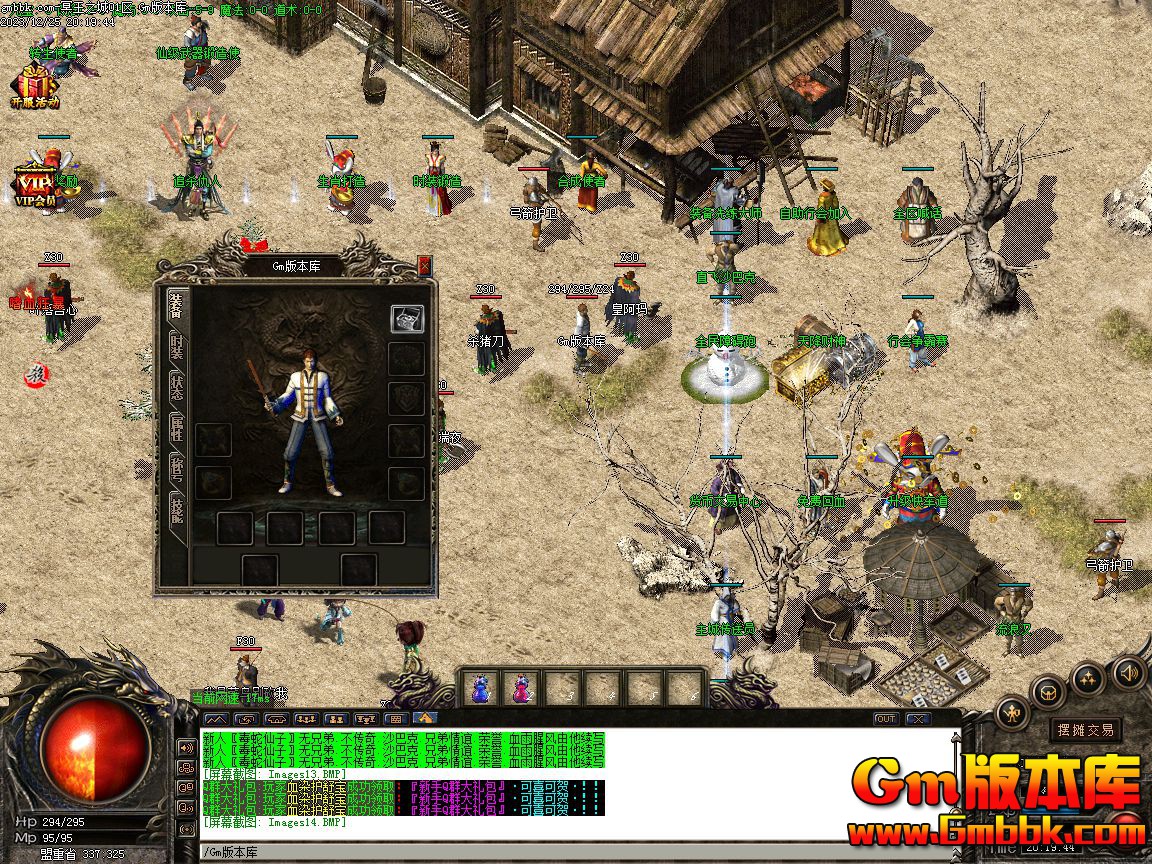Switch to the 时装 tab

tap(176, 346)
